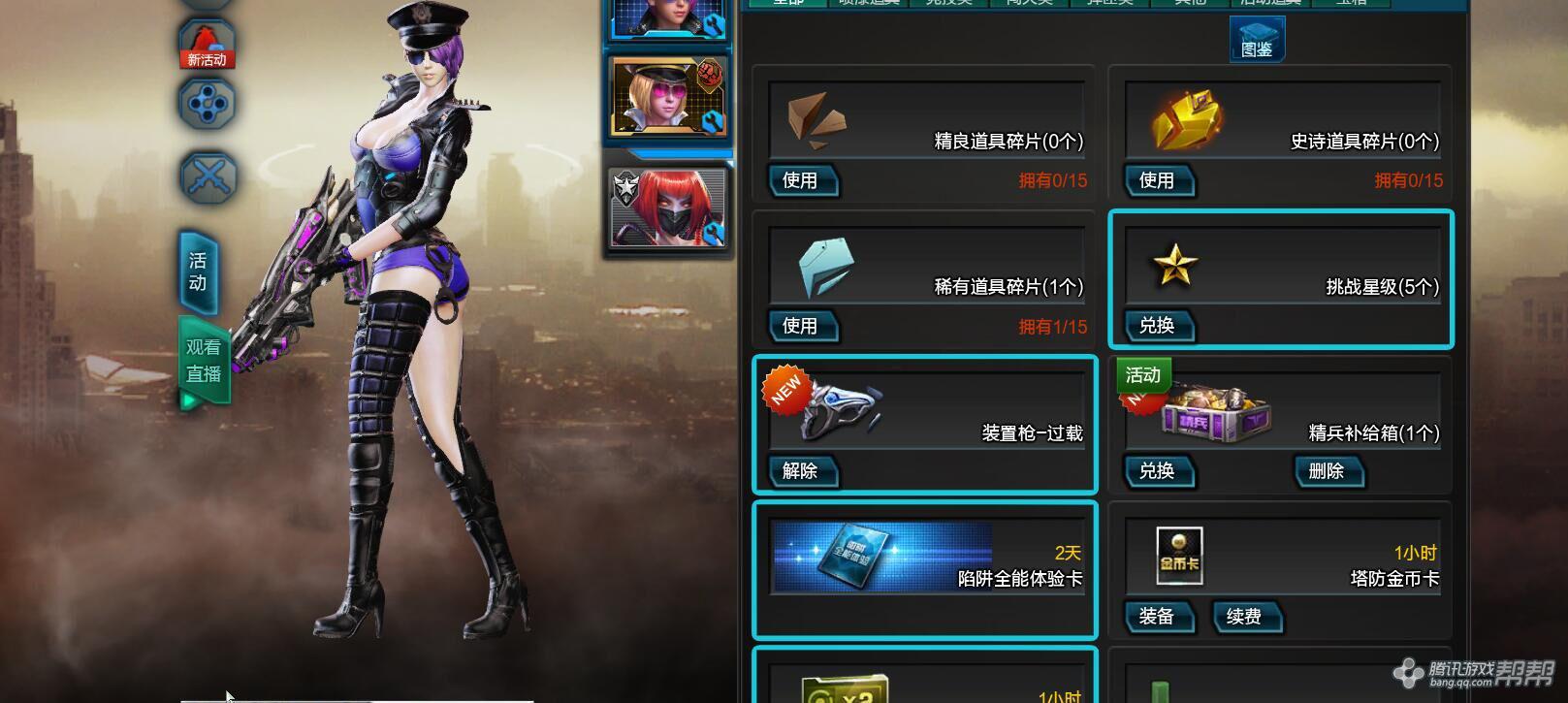Click the crossed swords battle icon
The width and height of the screenshot is (1568, 703).
pos(205,176)
